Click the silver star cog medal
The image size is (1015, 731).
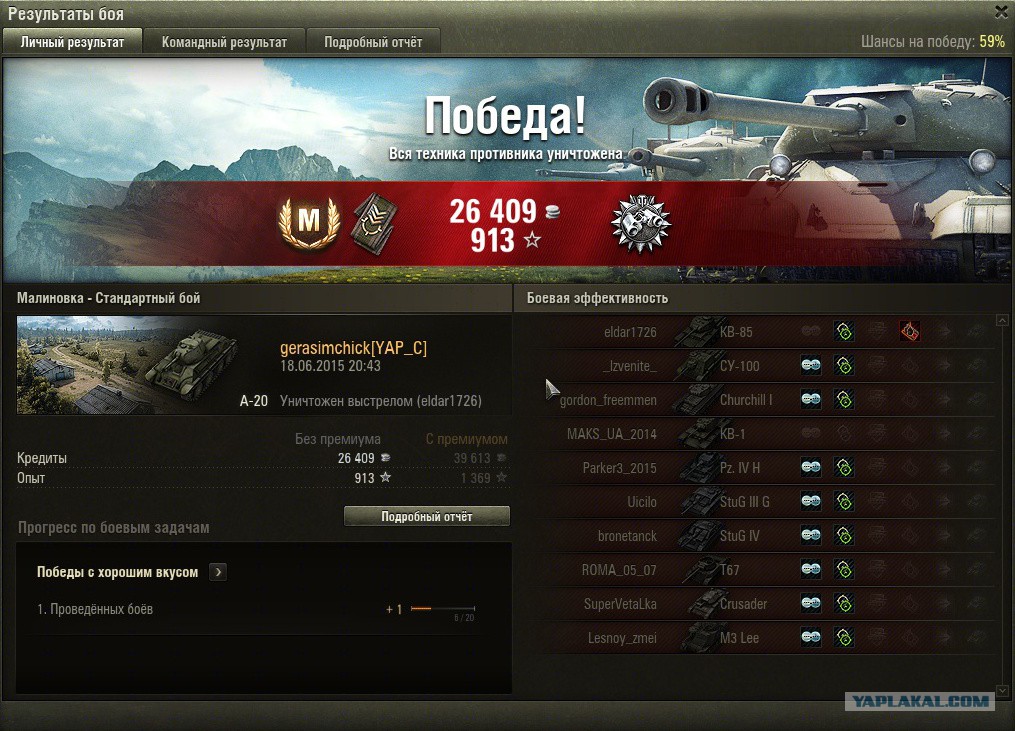[640, 222]
